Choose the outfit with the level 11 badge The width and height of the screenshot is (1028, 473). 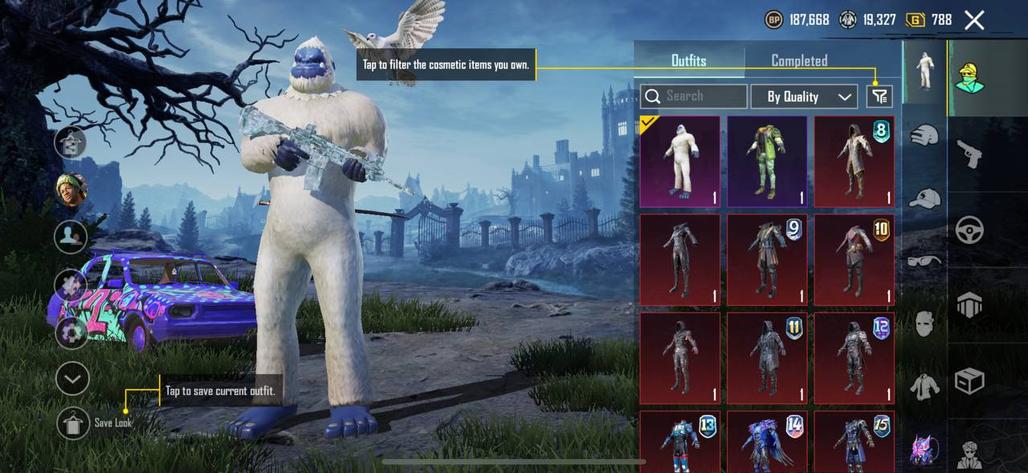(767, 357)
